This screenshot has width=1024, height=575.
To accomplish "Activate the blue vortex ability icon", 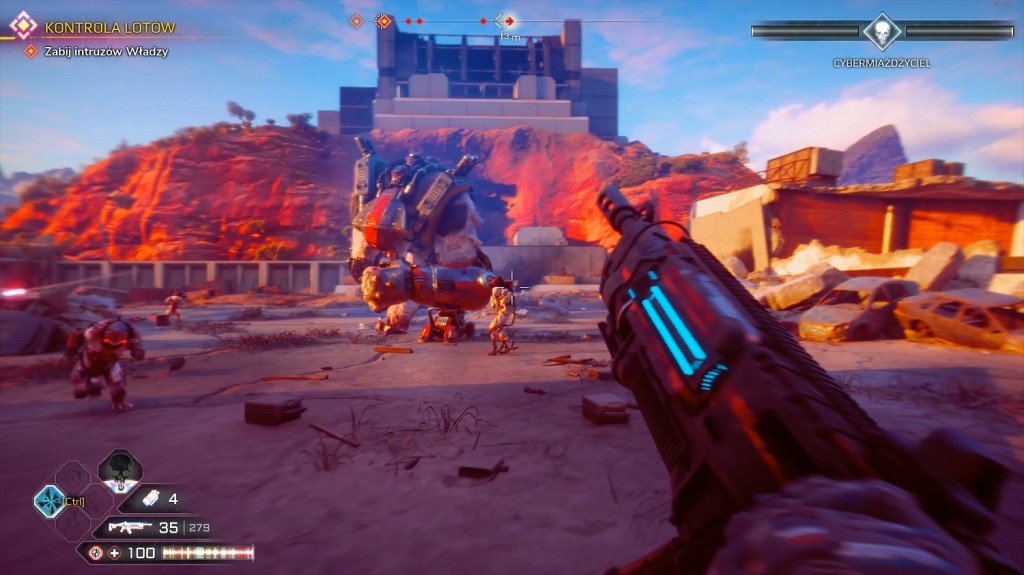I will [48, 500].
